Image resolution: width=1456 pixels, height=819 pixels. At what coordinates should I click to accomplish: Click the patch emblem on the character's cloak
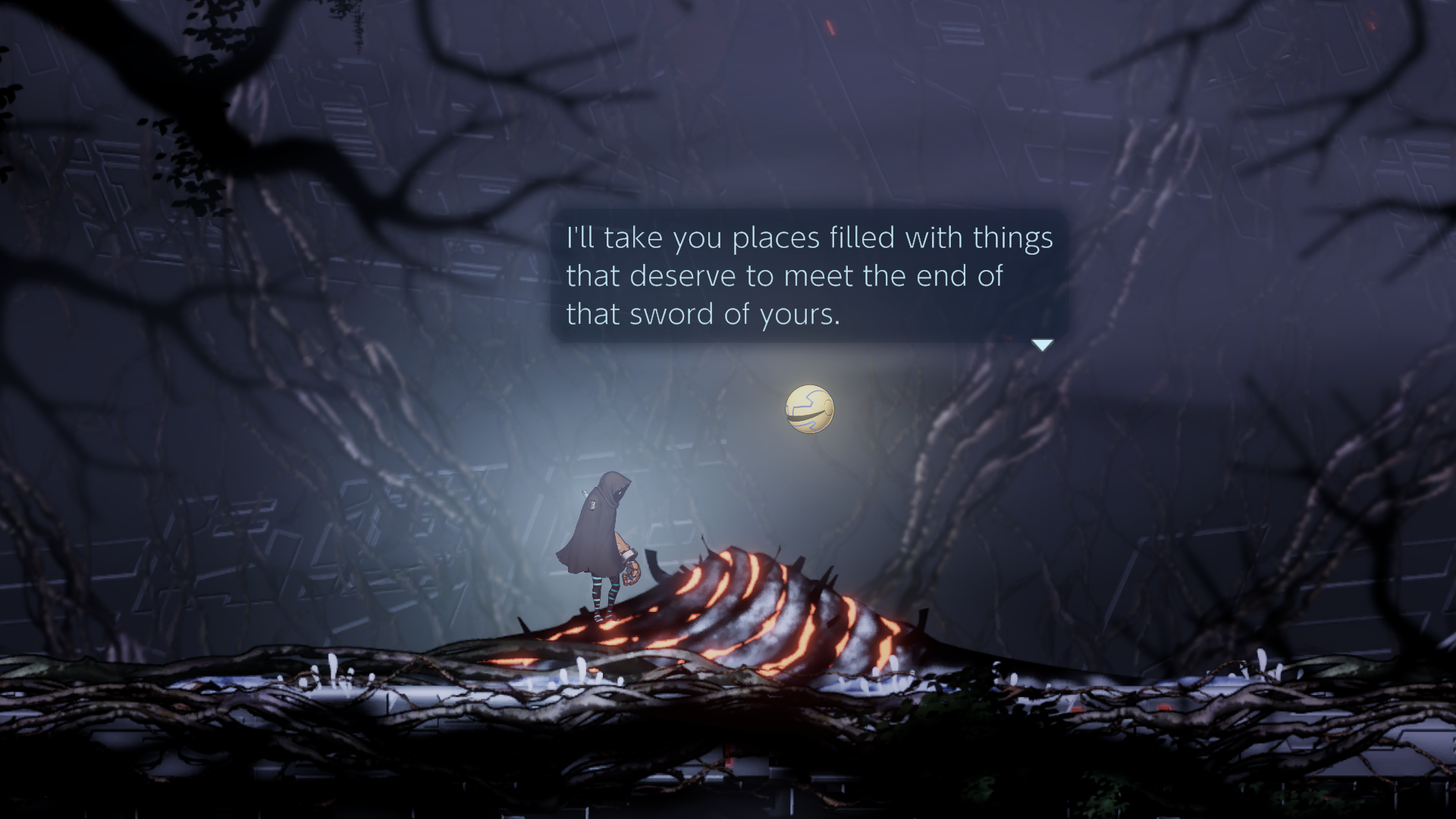pos(592,505)
